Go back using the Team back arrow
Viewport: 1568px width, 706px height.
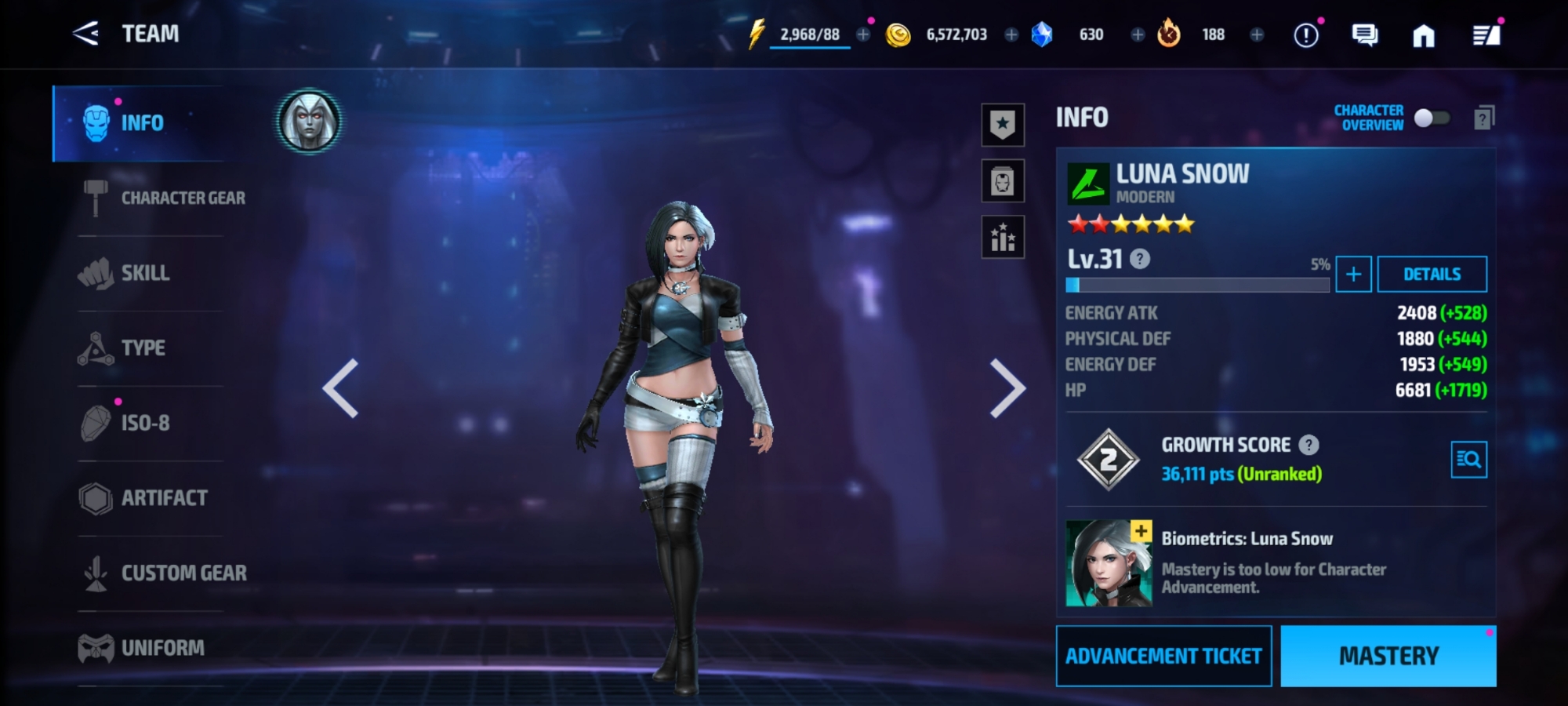point(85,34)
